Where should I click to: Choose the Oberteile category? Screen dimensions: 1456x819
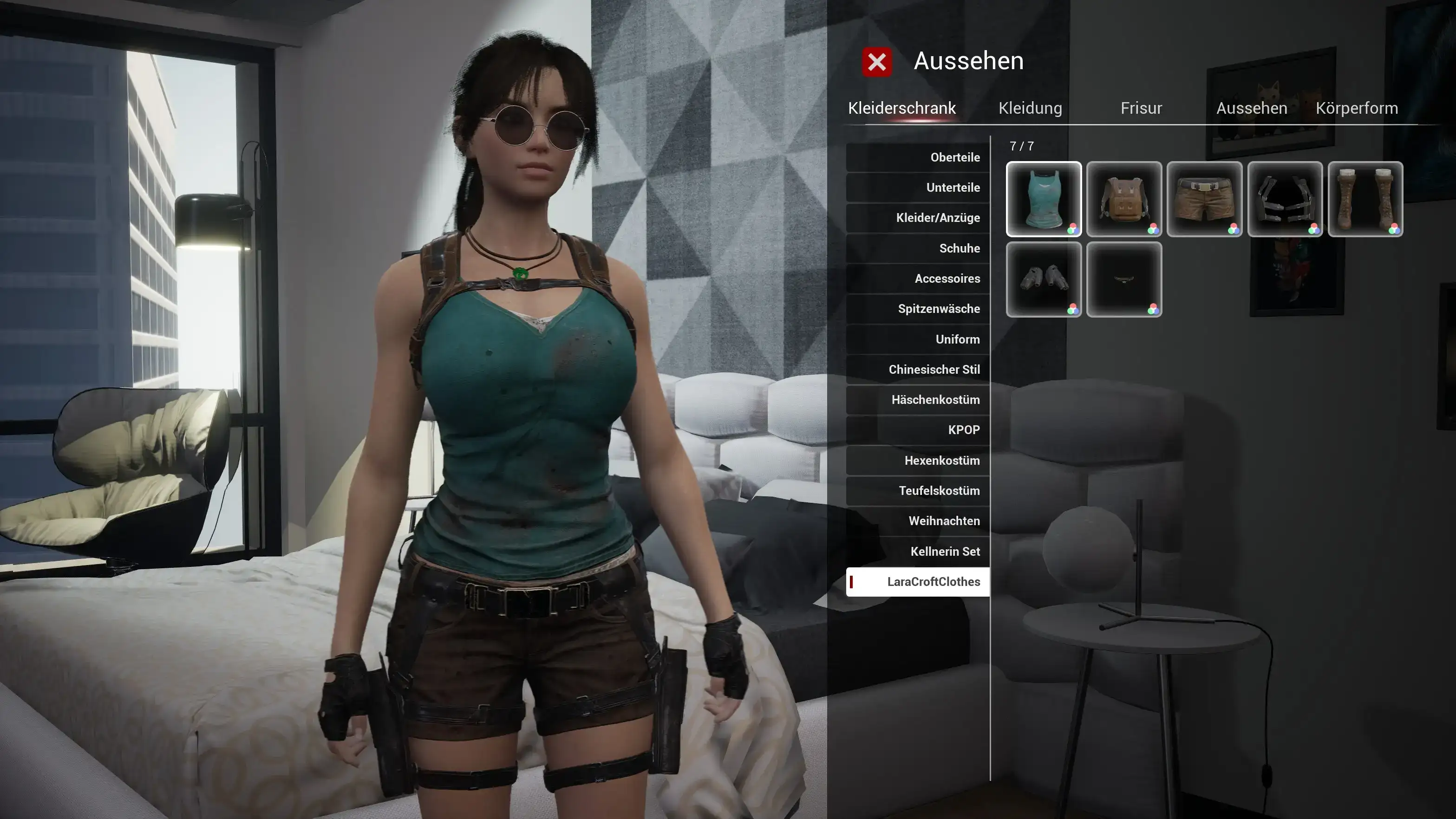tap(919, 157)
